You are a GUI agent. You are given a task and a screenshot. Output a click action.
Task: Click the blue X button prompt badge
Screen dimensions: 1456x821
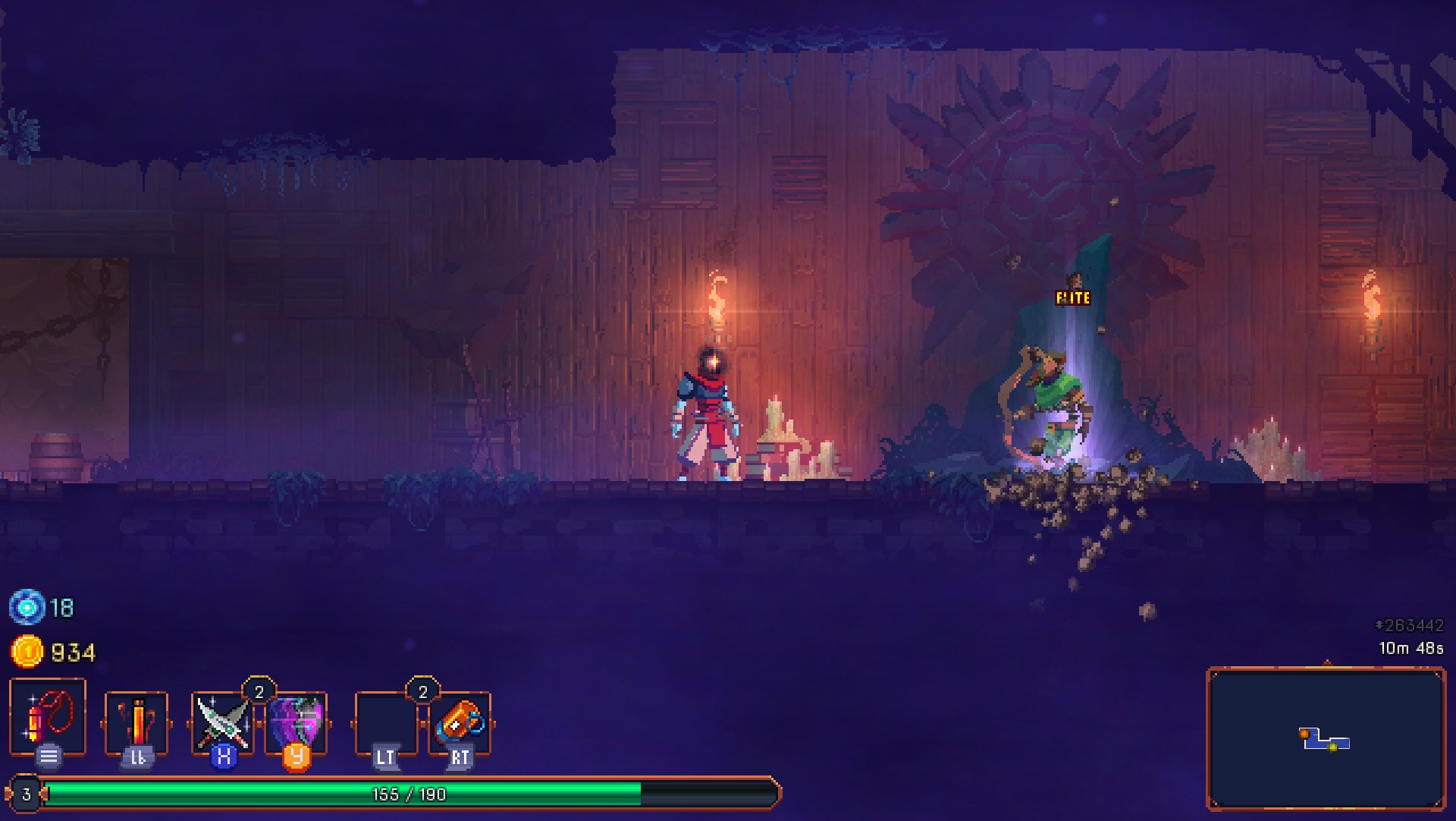click(222, 756)
